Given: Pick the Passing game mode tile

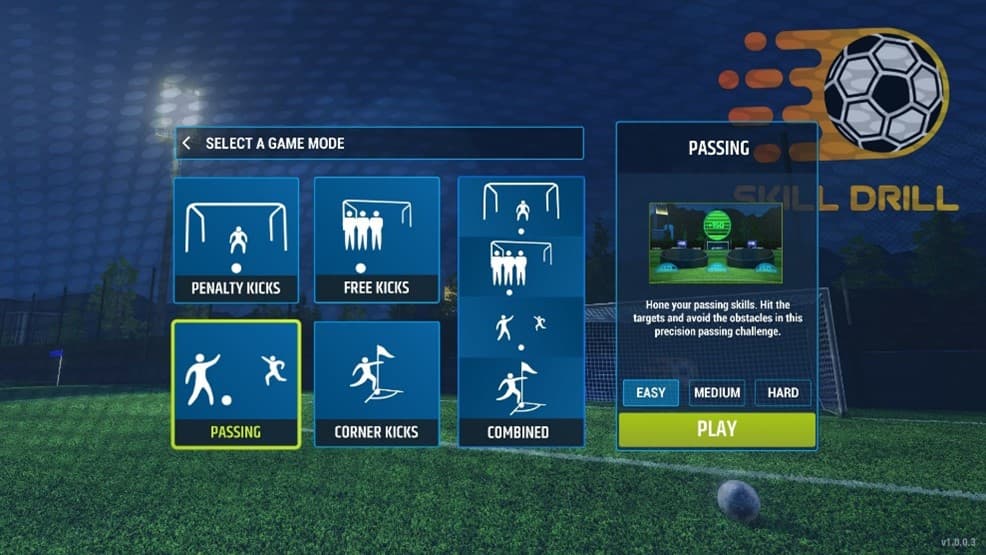Looking at the screenshot, I should [236, 384].
